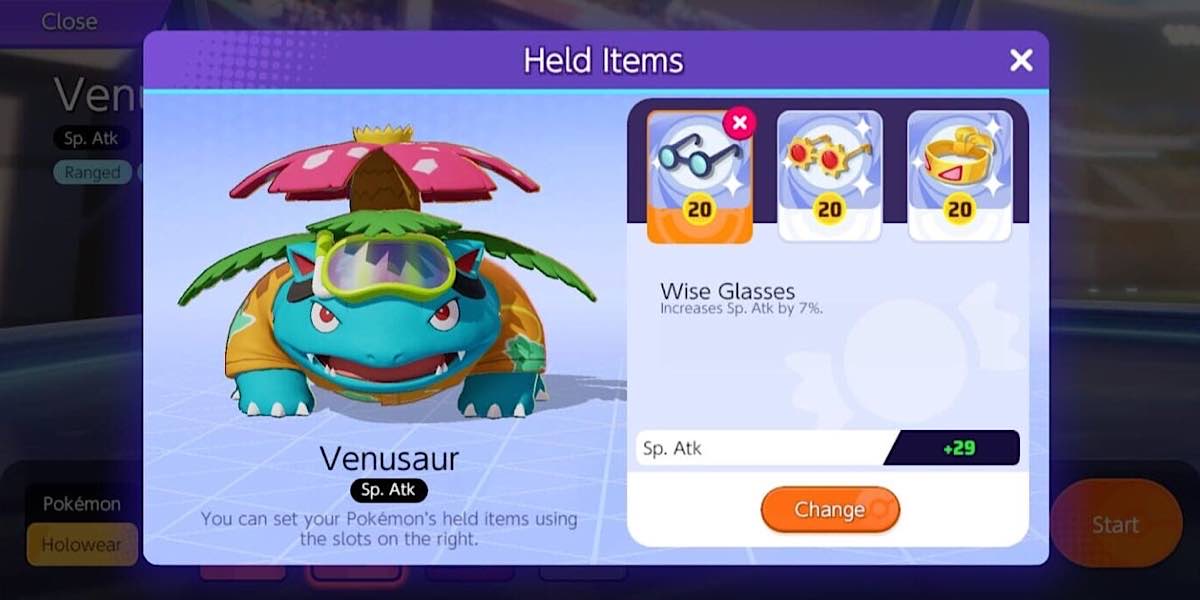Click the orange Change button
Screen dimensions: 1200x600
click(829, 510)
